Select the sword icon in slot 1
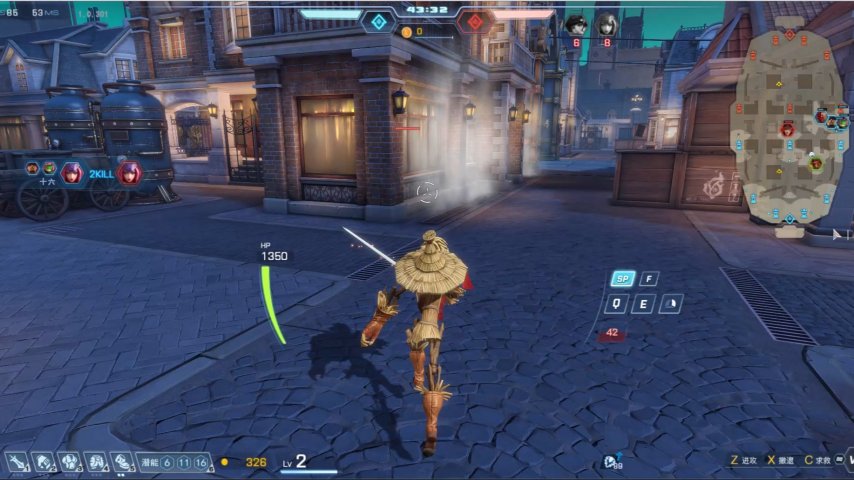Image resolution: width=854 pixels, height=480 pixels. coord(18,462)
